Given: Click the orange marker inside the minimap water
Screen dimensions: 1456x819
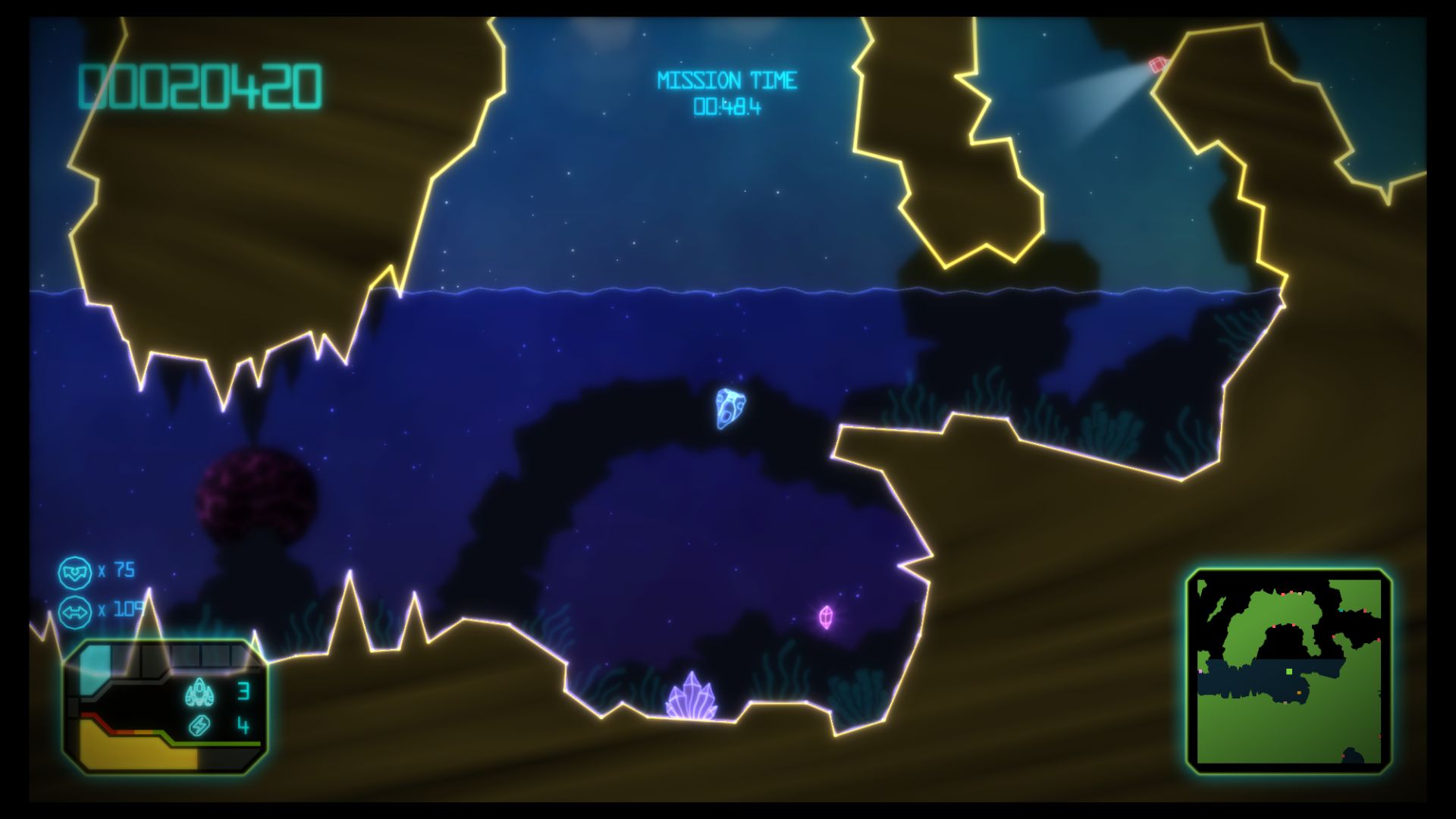Looking at the screenshot, I should (x=1299, y=692).
